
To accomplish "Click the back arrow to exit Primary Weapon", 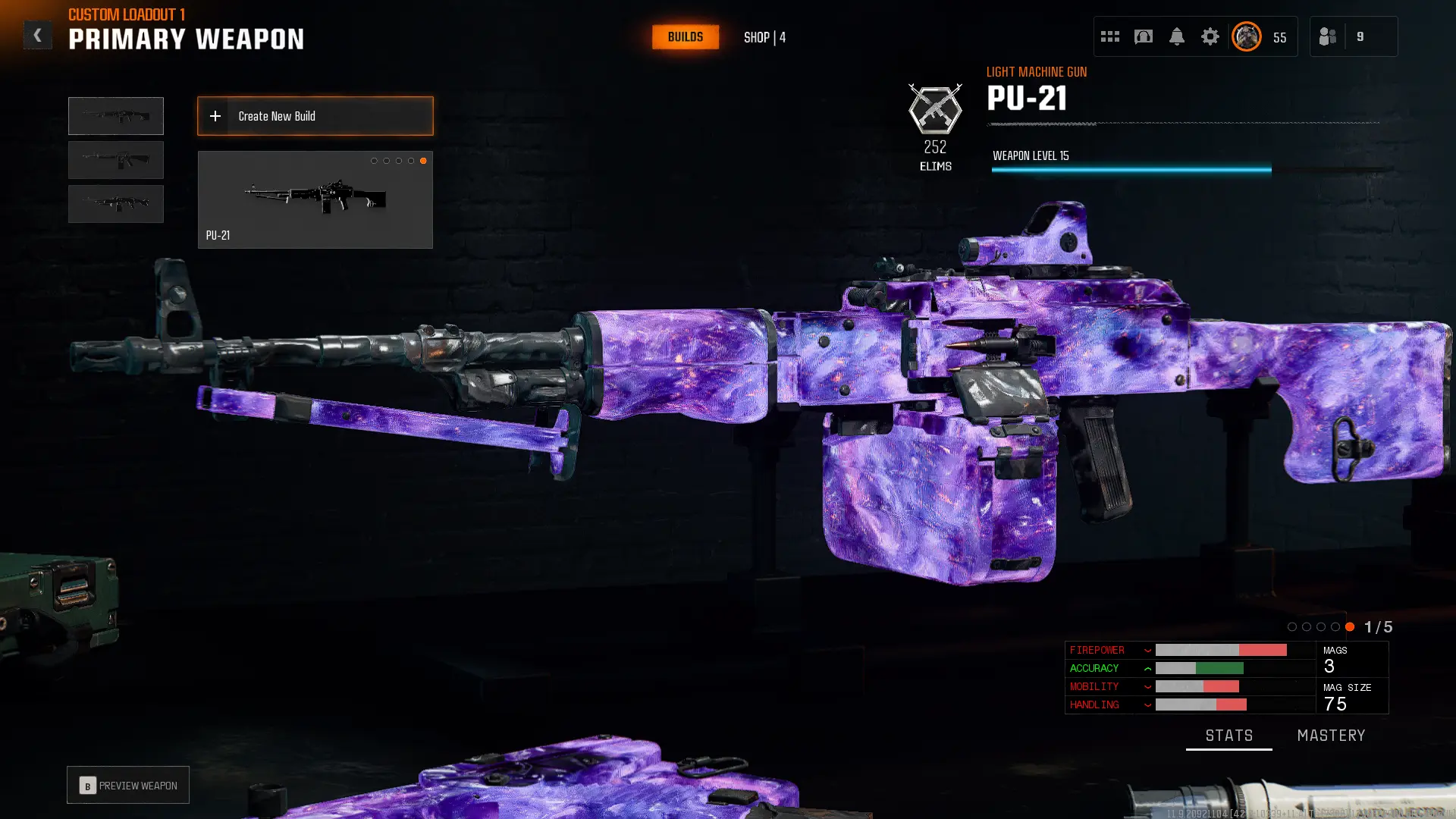I will tap(37, 34).
